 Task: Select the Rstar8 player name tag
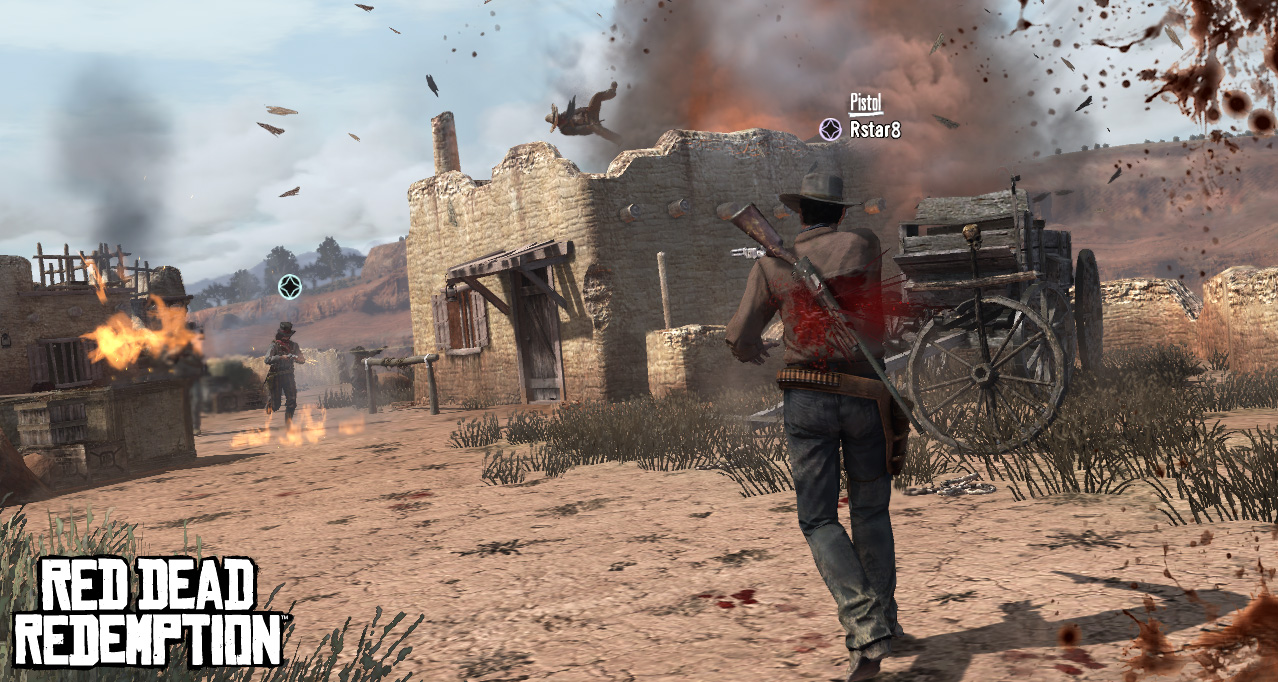click(x=875, y=129)
